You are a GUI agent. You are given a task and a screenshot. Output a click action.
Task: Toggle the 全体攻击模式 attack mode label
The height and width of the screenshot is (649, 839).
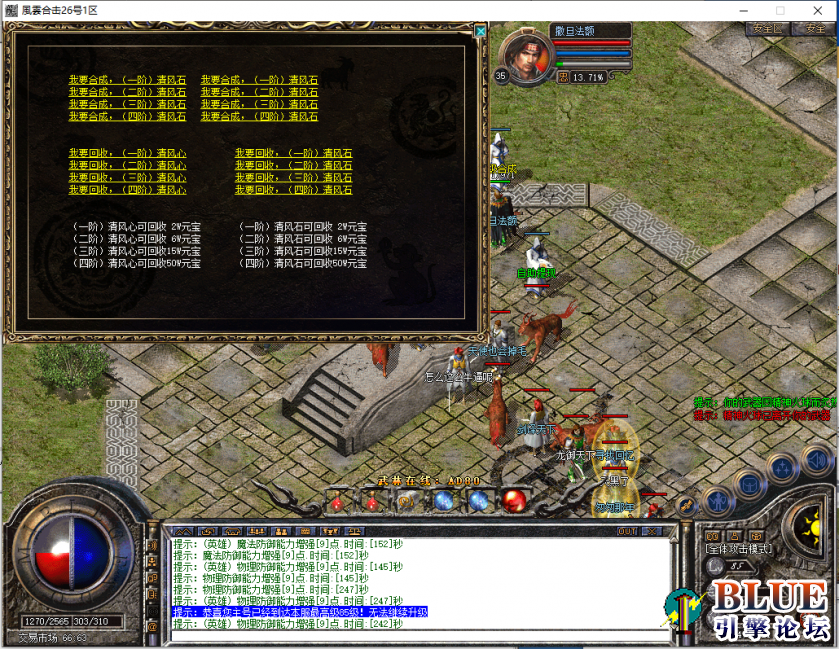(737, 549)
